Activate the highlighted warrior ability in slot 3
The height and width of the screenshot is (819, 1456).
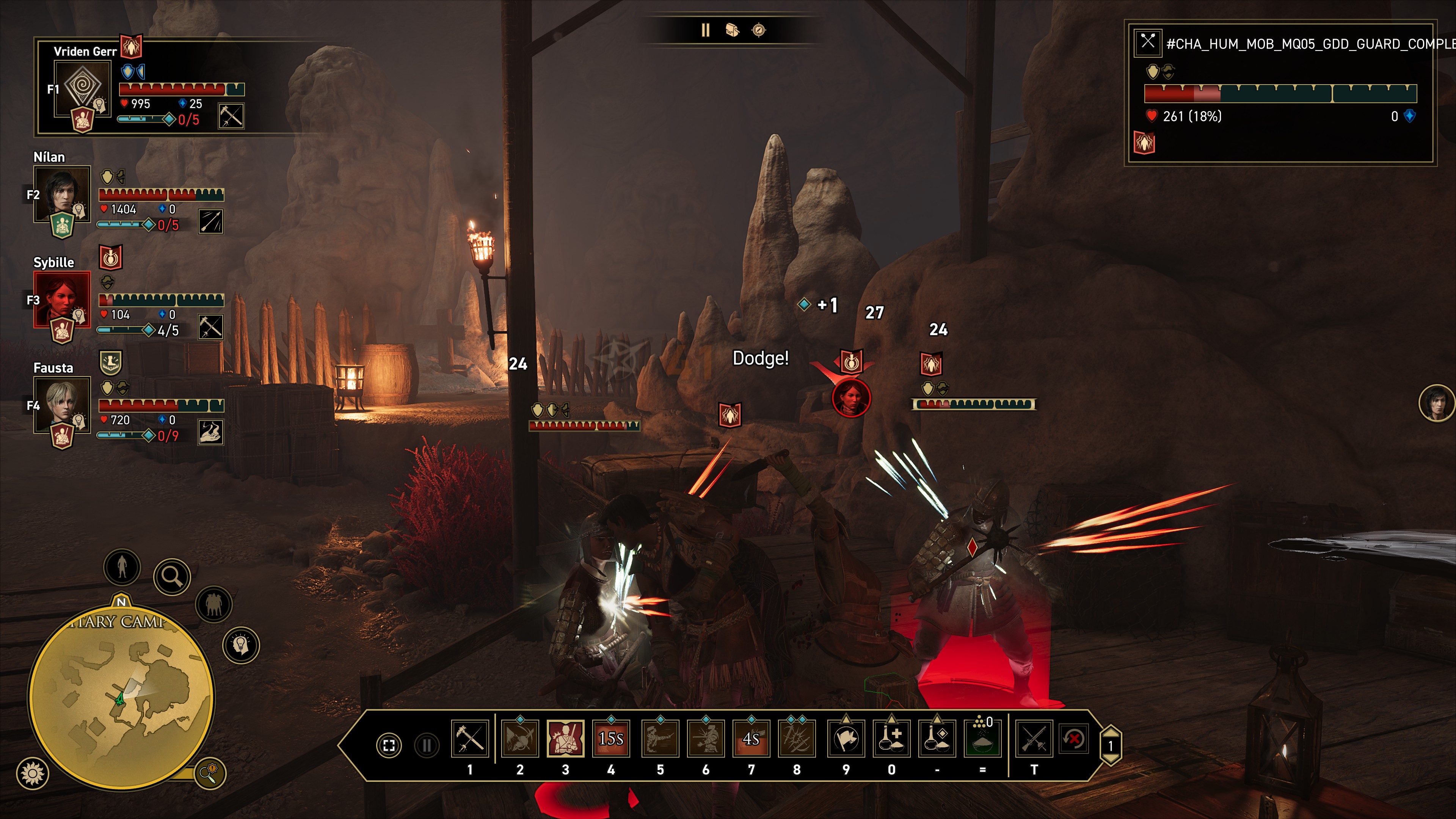coord(565,739)
